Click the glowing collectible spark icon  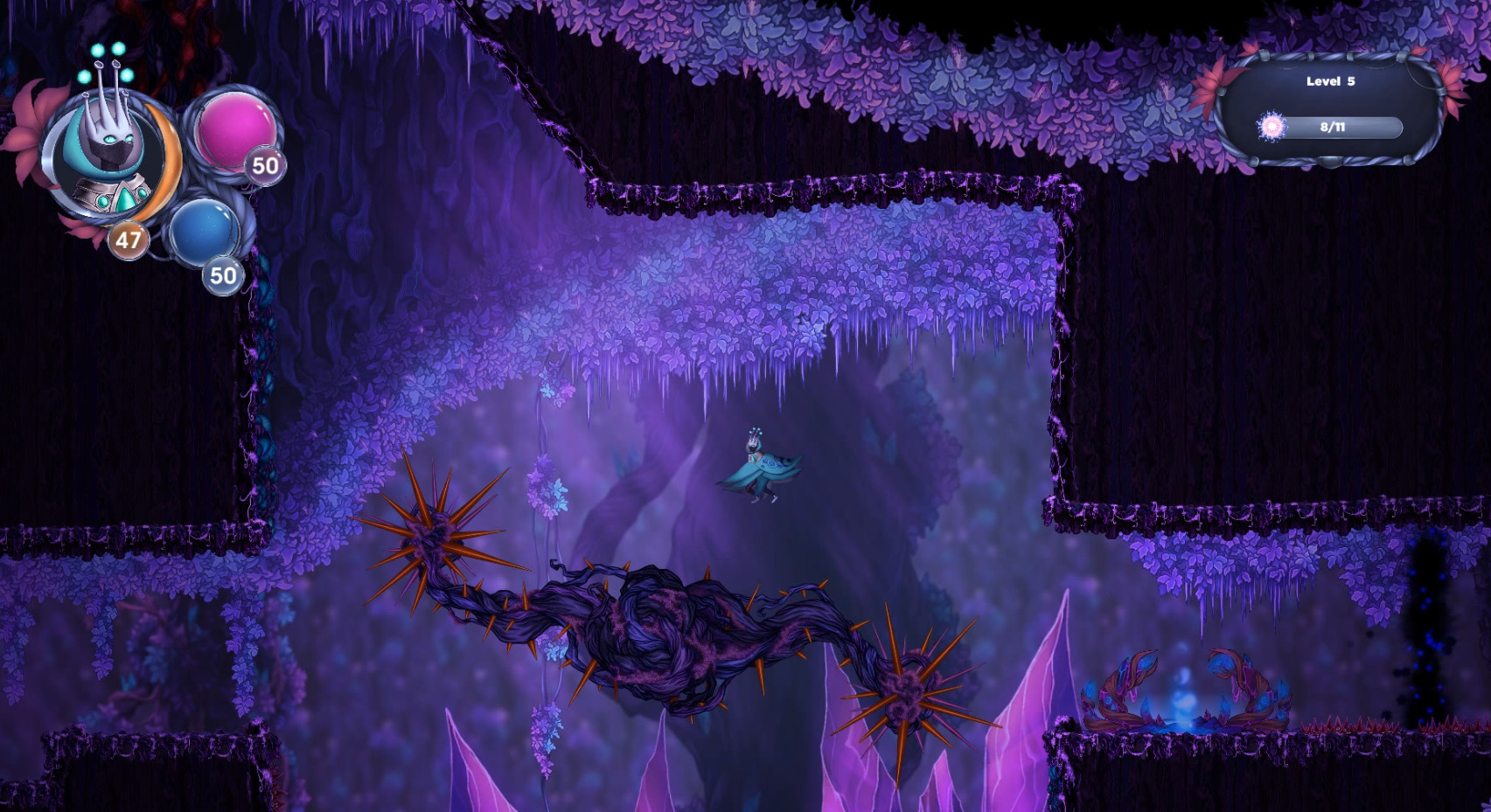pos(1273,125)
